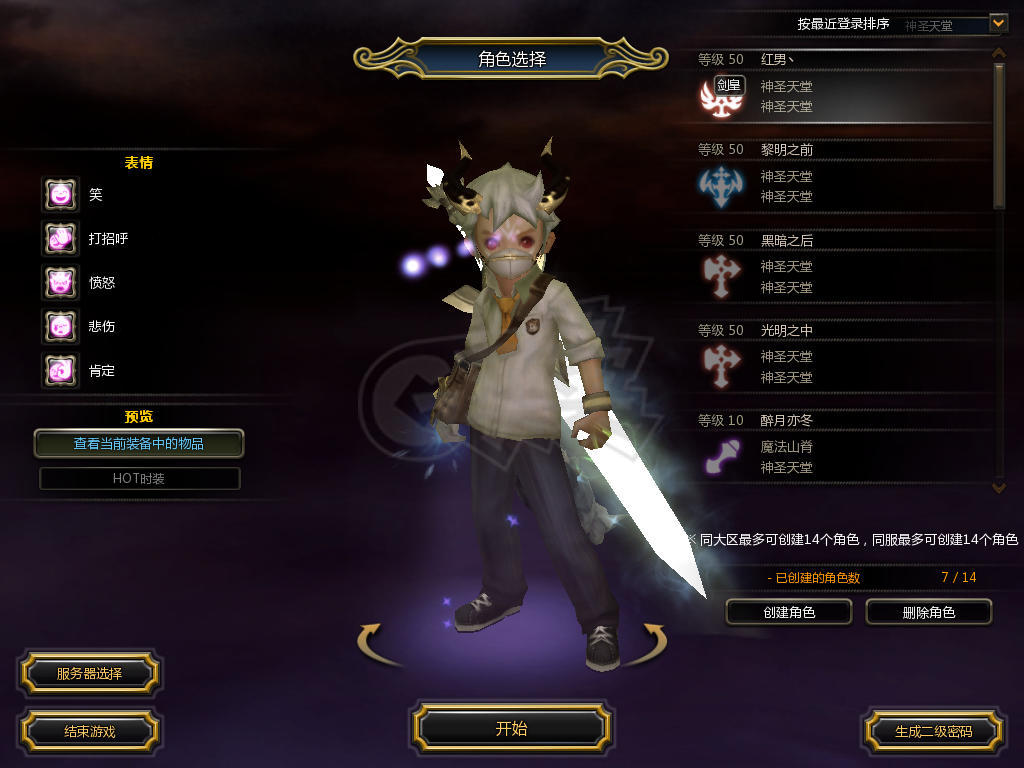Pick the 黑暗之后 character row
The height and width of the screenshot is (768, 1024).
[x=840, y=267]
